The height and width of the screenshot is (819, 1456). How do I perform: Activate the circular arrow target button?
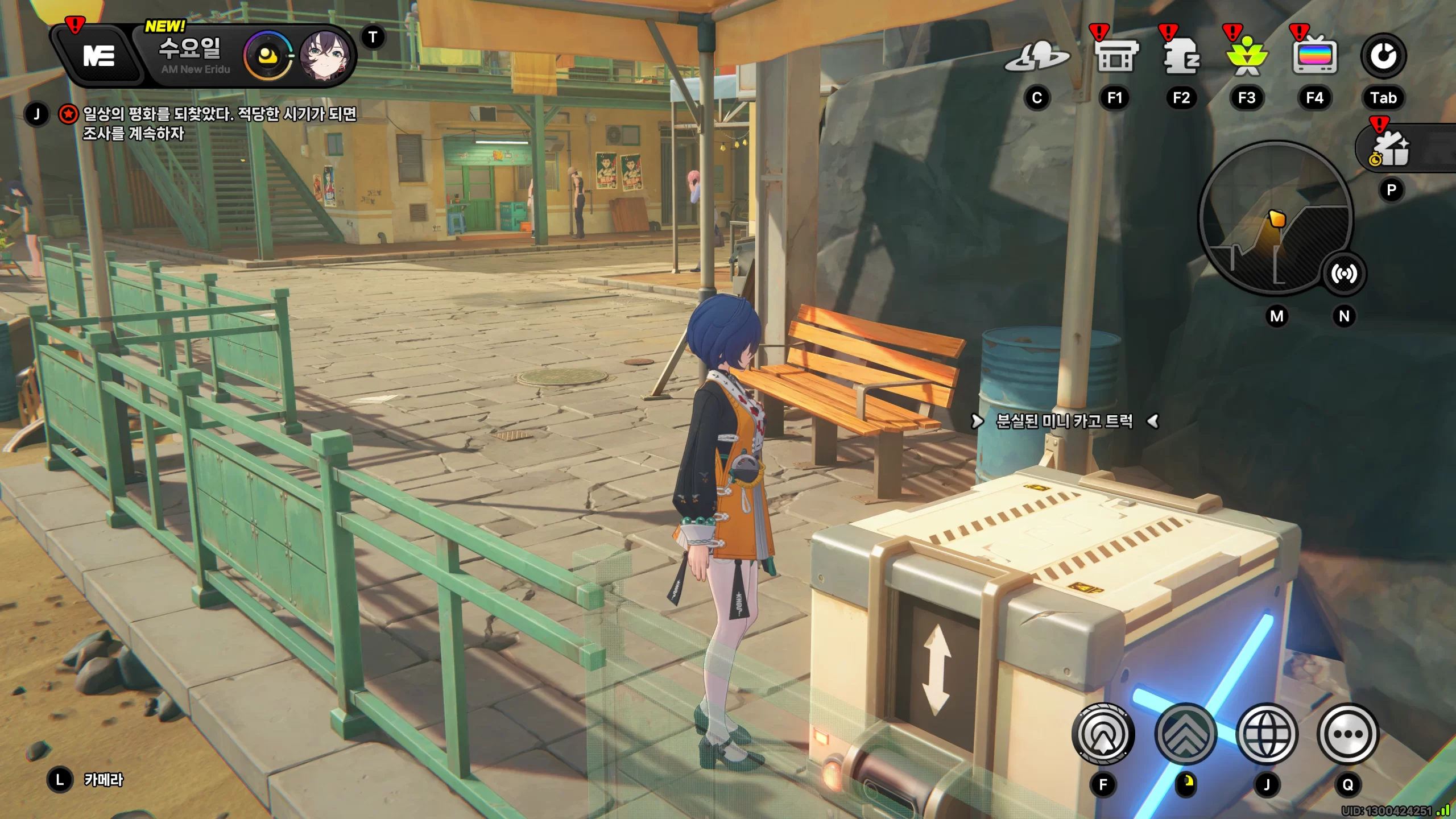click(1103, 734)
